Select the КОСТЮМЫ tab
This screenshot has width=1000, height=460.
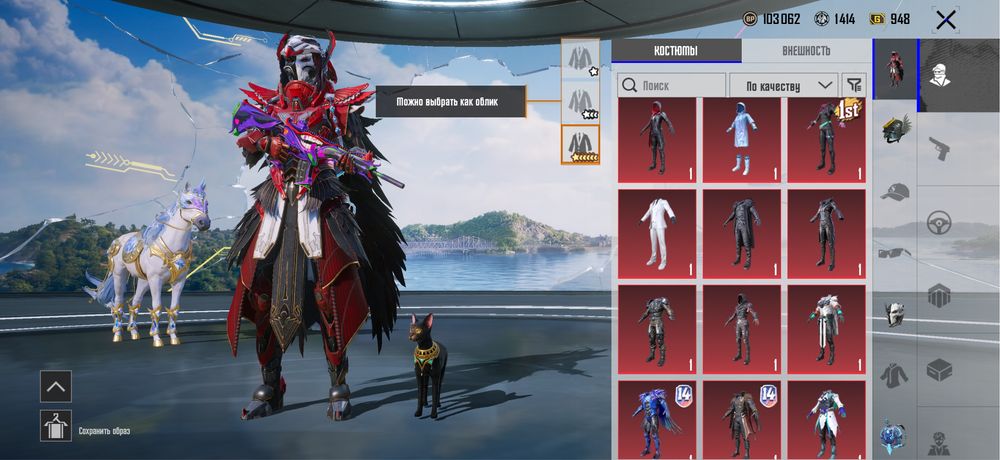pyautogui.click(x=676, y=51)
